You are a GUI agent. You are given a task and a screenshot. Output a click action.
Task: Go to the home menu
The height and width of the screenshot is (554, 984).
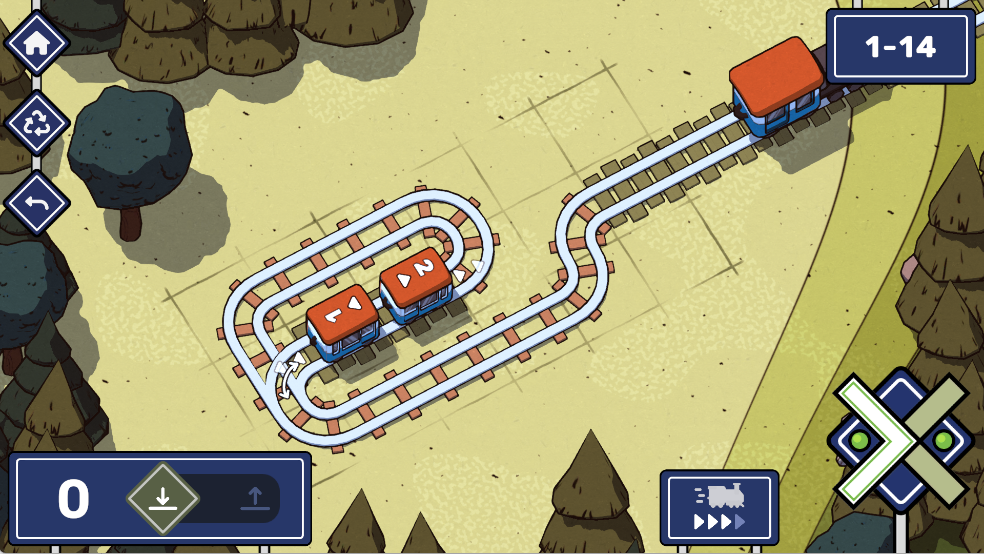coord(37,43)
